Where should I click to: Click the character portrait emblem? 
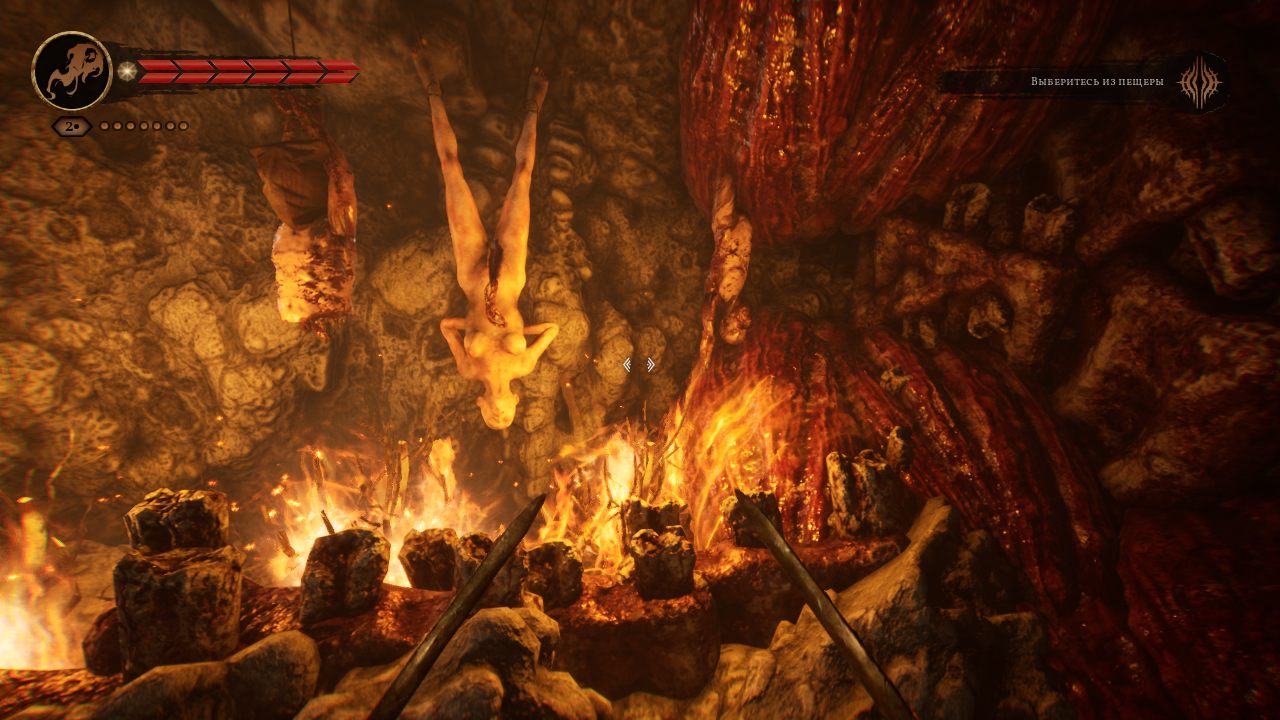coord(71,71)
